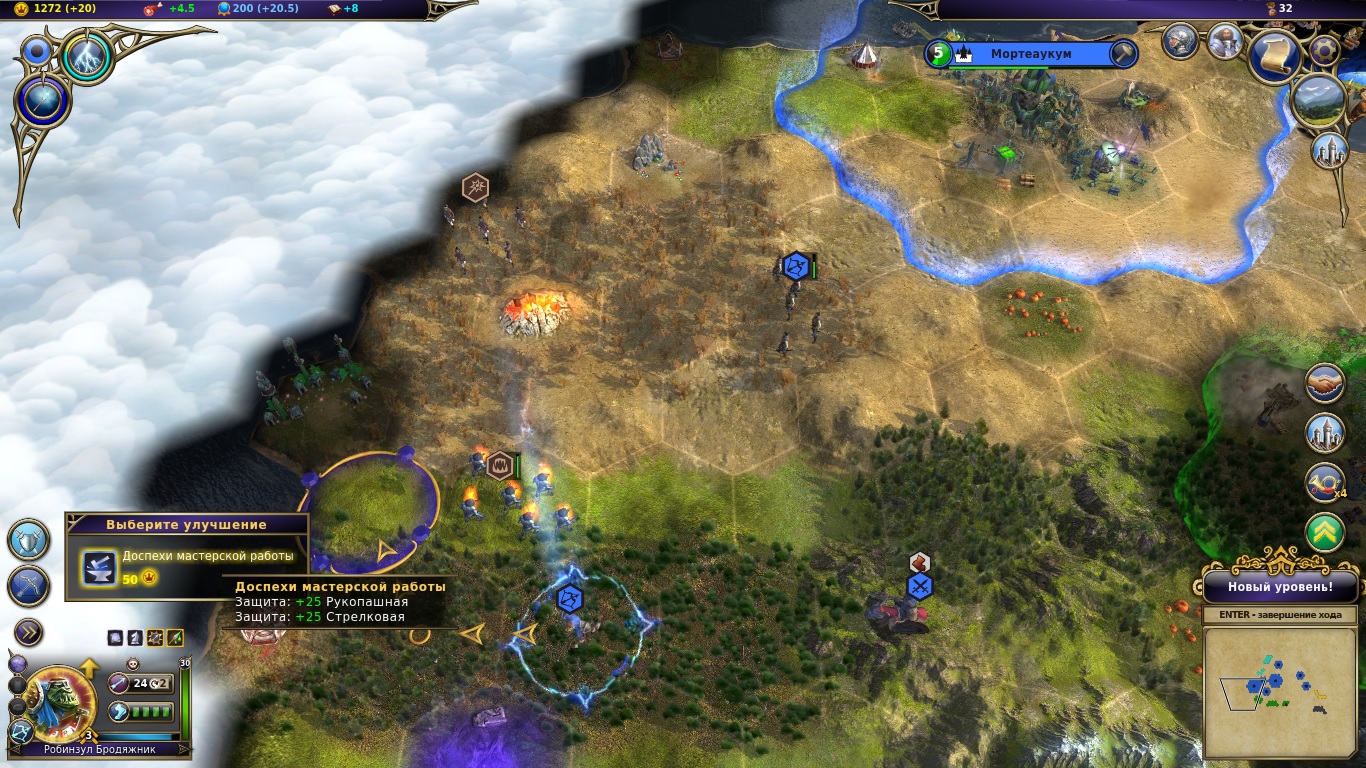Open the gear settings icon
This screenshot has width=1366, height=768.
tap(1324, 50)
